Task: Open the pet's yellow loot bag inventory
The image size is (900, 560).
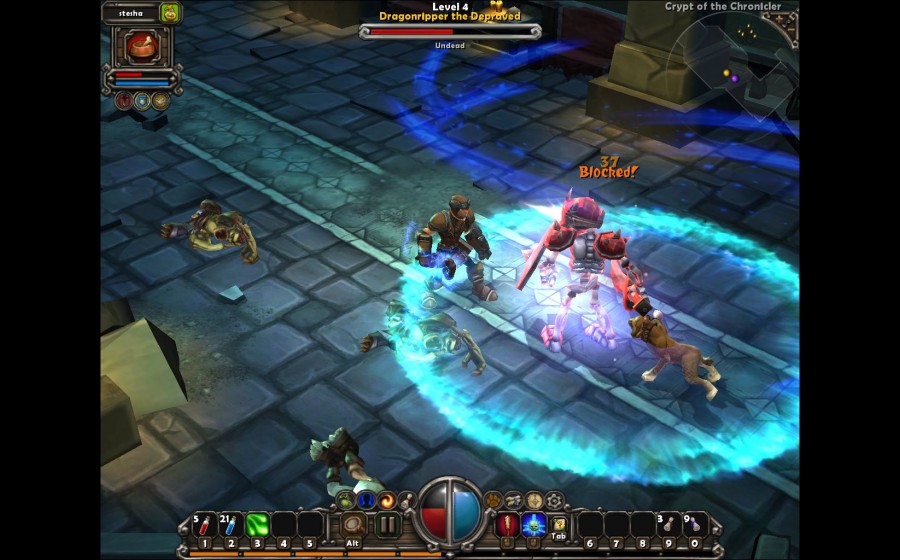Action: 170,13
